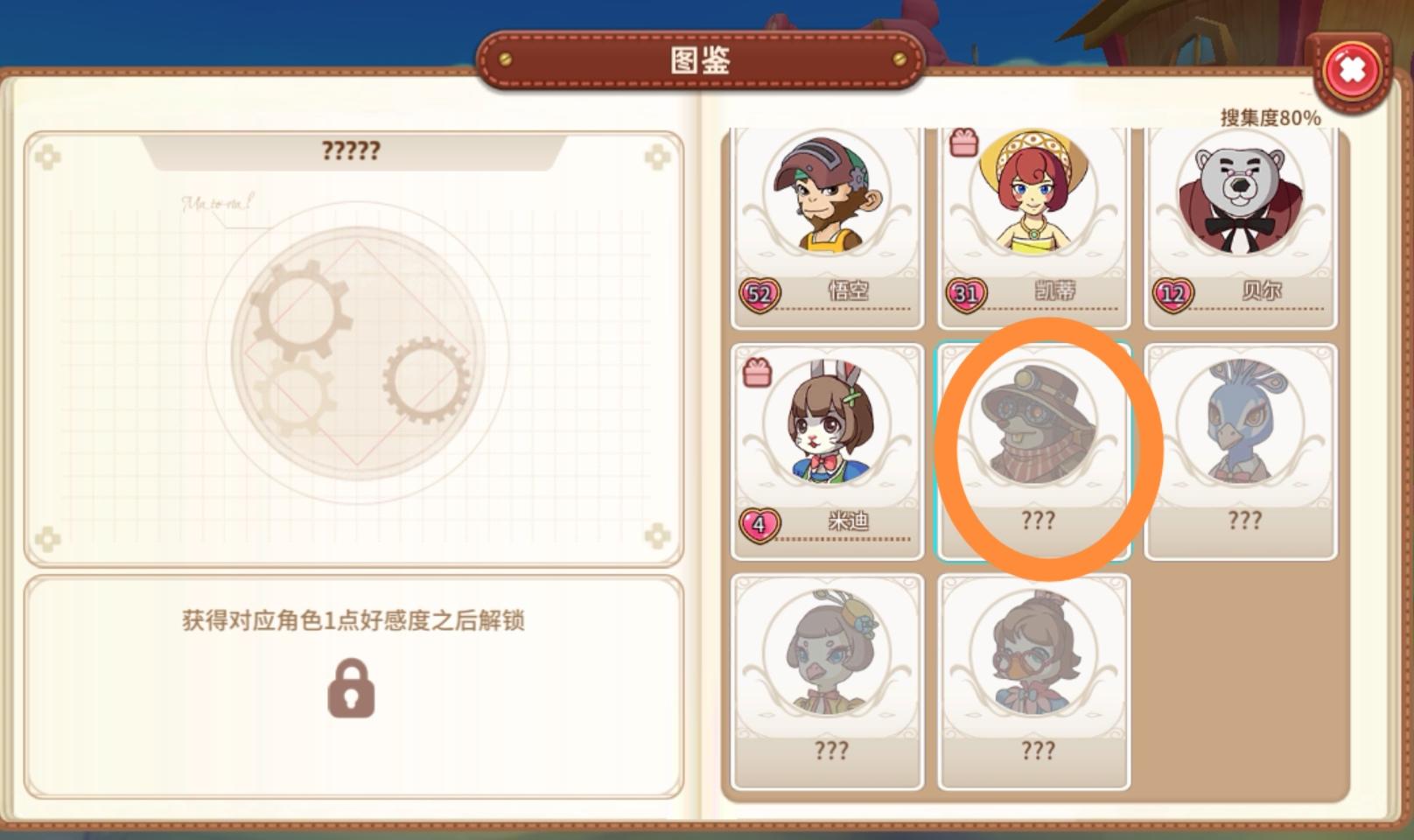
Task: Open the 图鉴 title banner
Action: click(x=700, y=61)
